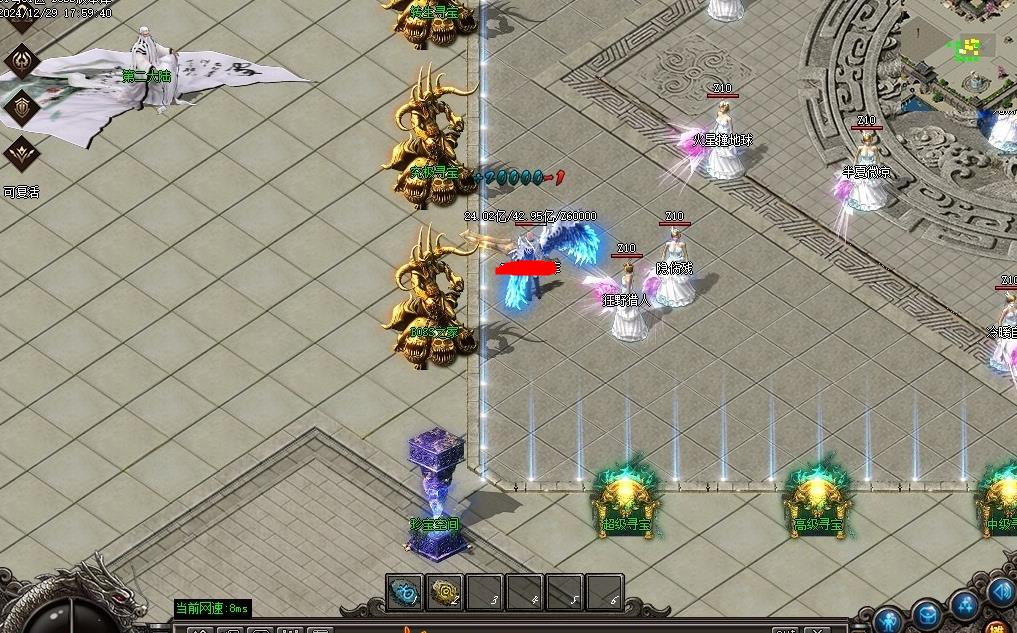Activate the diamond icon above the 可复活 label
The height and width of the screenshot is (633, 1017).
[x=21, y=153]
